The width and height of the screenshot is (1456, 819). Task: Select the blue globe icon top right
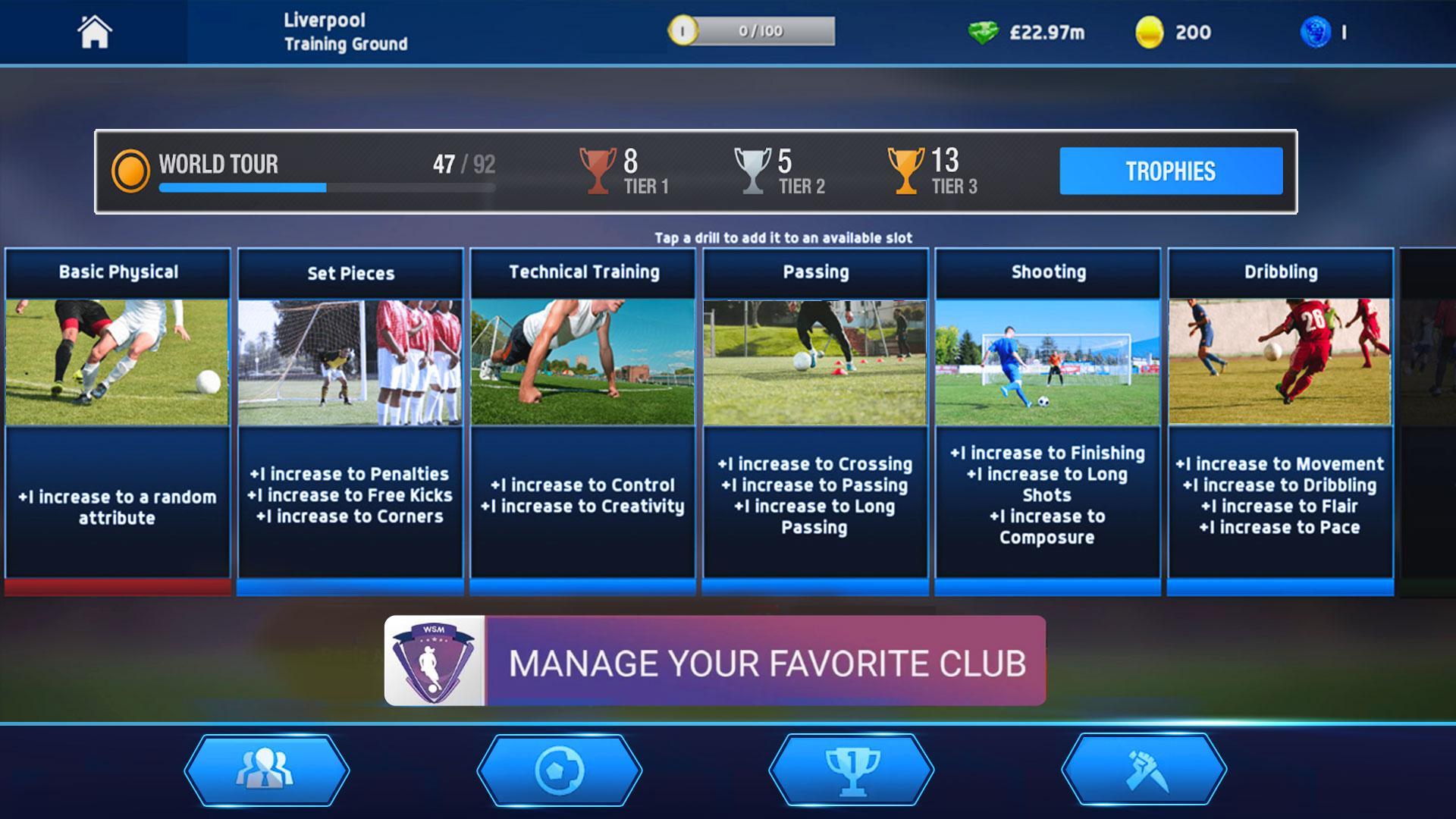[x=1321, y=33]
